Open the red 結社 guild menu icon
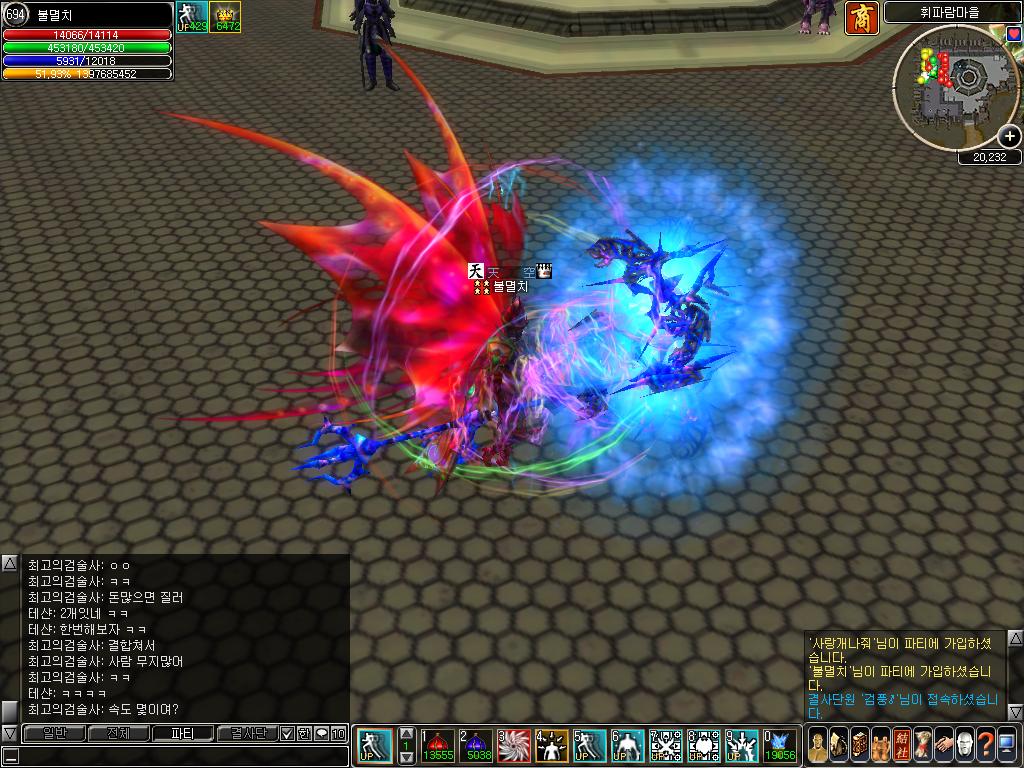 click(x=902, y=746)
